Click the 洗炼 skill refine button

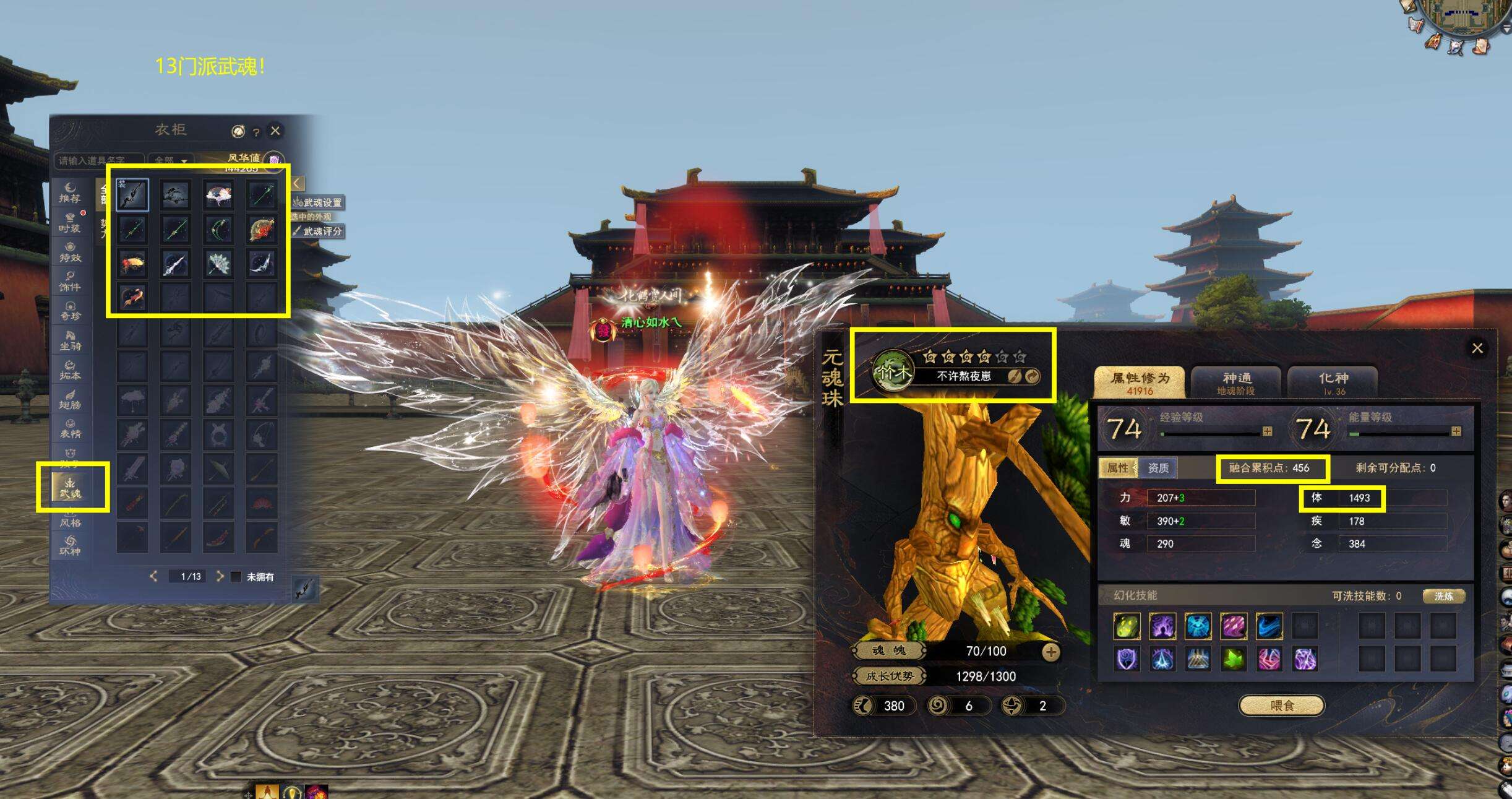(x=1443, y=596)
